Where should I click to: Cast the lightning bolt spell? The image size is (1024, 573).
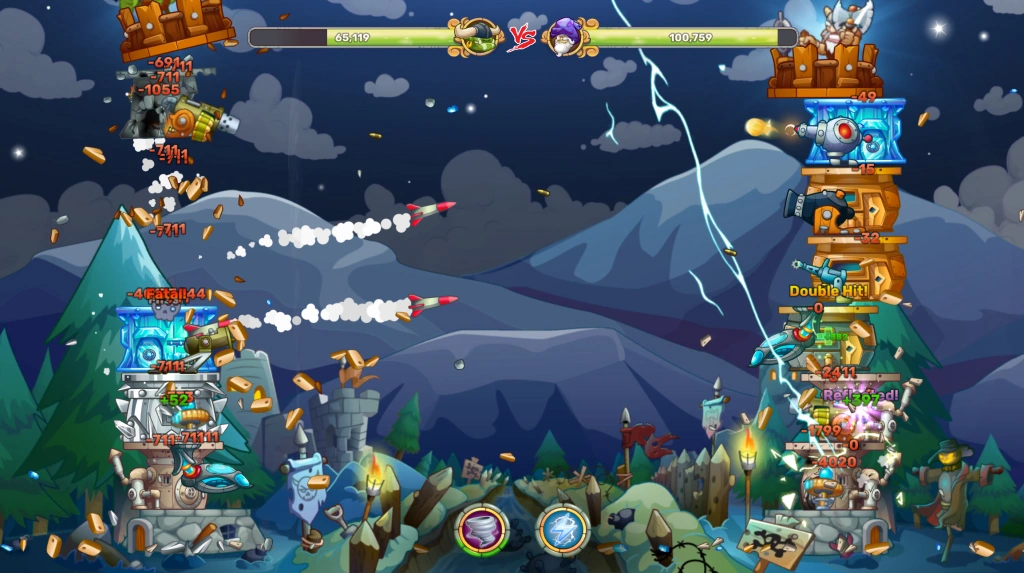click(x=563, y=529)
